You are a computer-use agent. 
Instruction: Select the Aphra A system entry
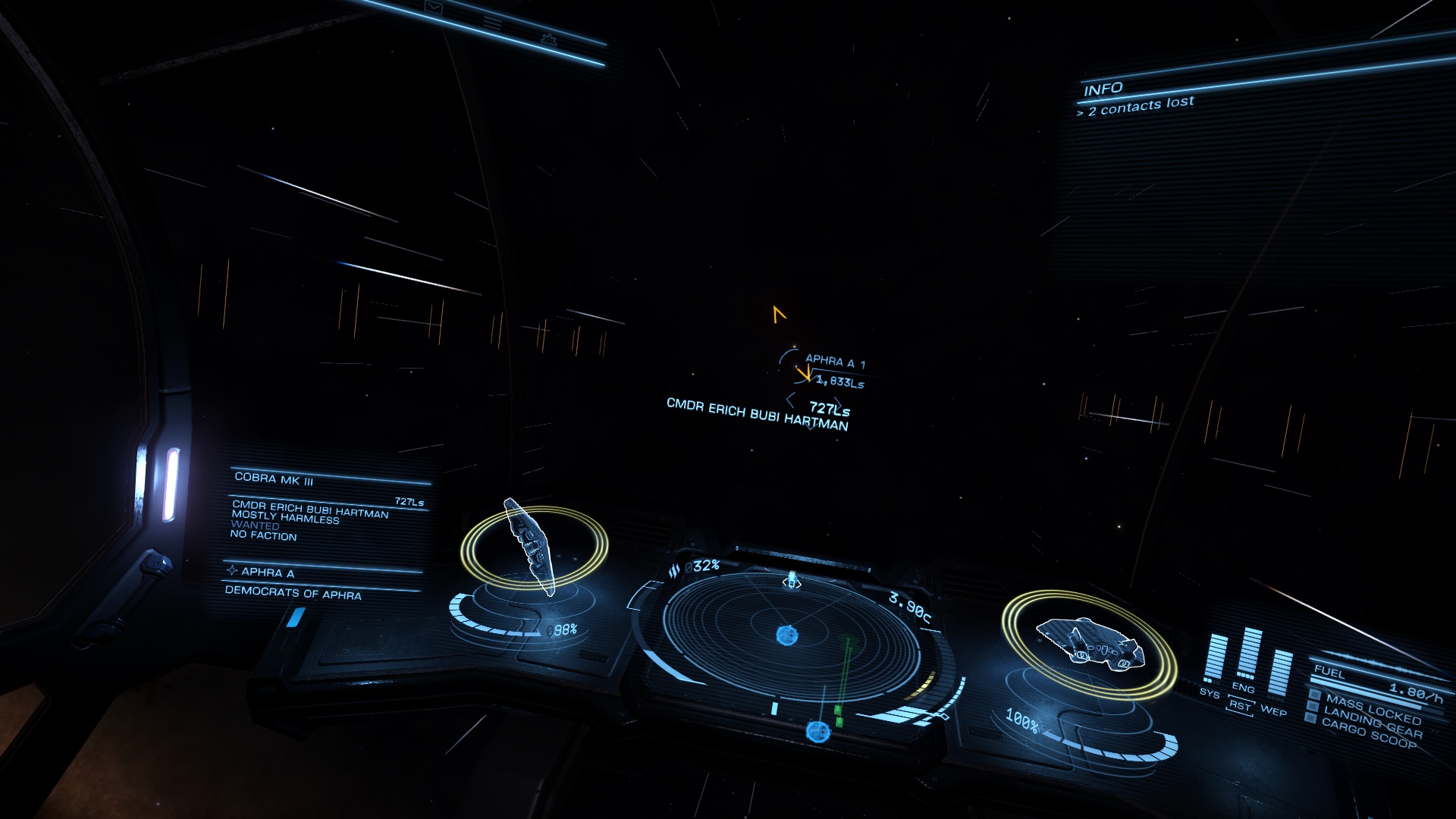pos(268,572)
